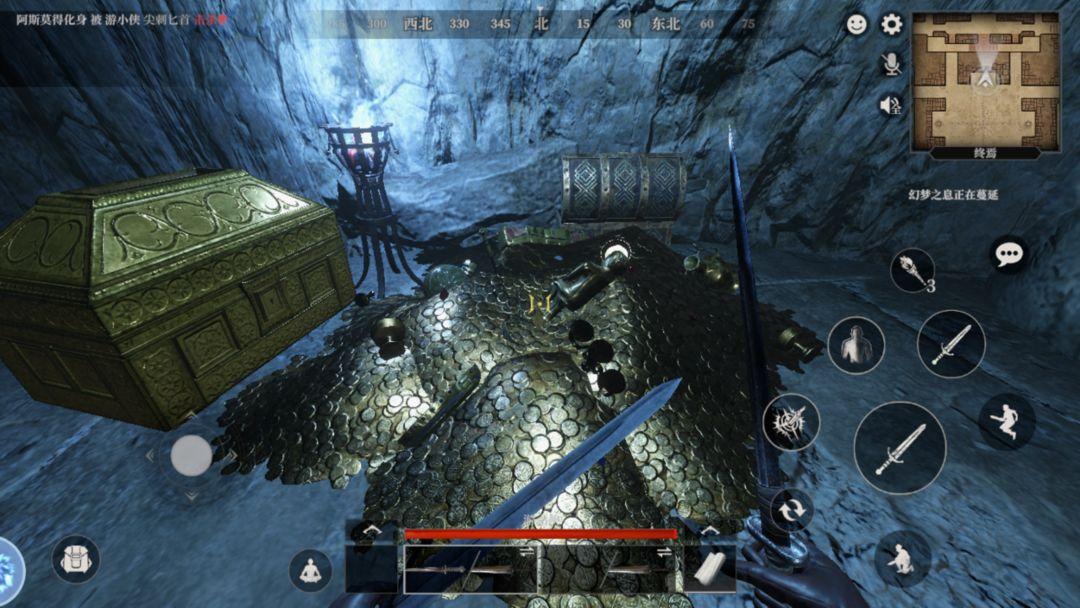Select the bandage item slot
This screenshot has height=608, width=1080.
709,569
